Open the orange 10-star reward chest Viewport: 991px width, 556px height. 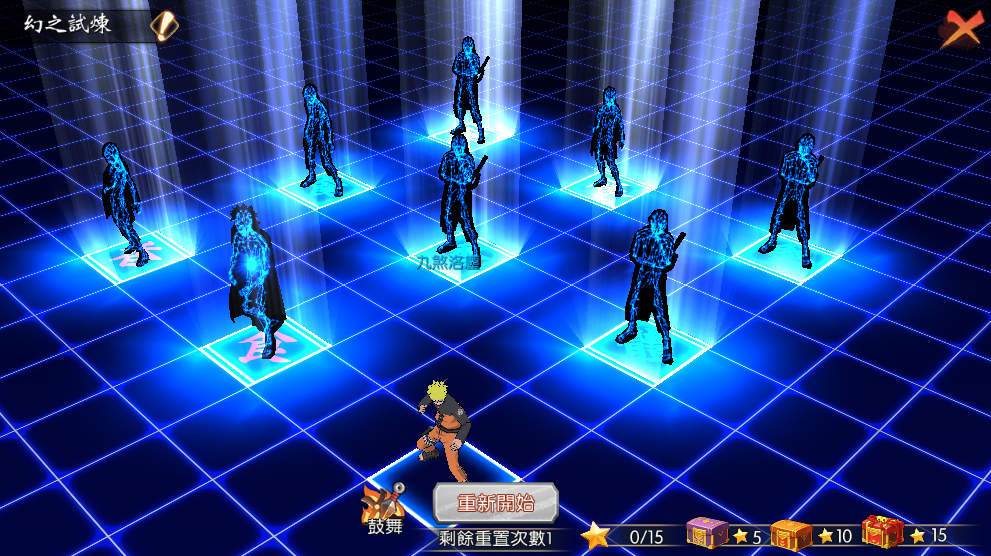[x=791, y=534]
